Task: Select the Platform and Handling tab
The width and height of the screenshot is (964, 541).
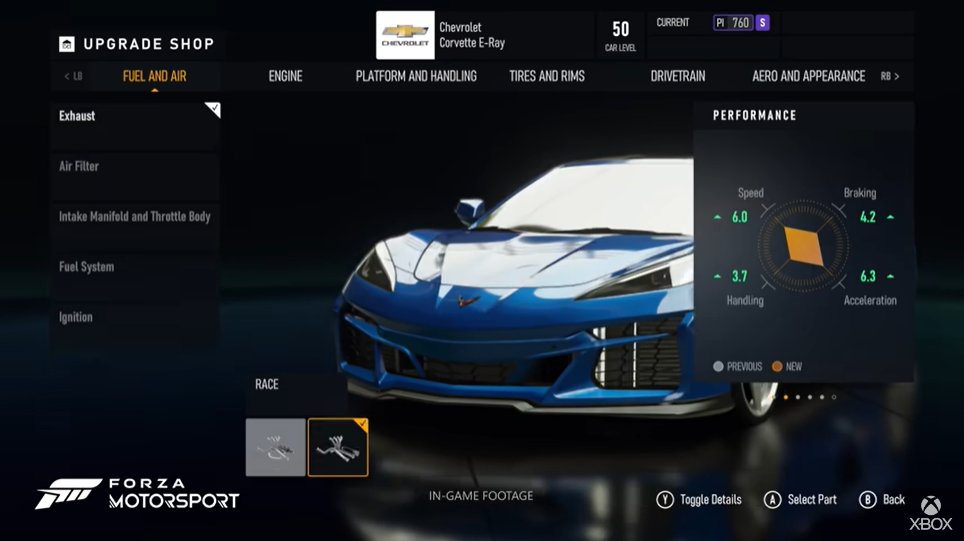Action: click(x=416, y=76)
